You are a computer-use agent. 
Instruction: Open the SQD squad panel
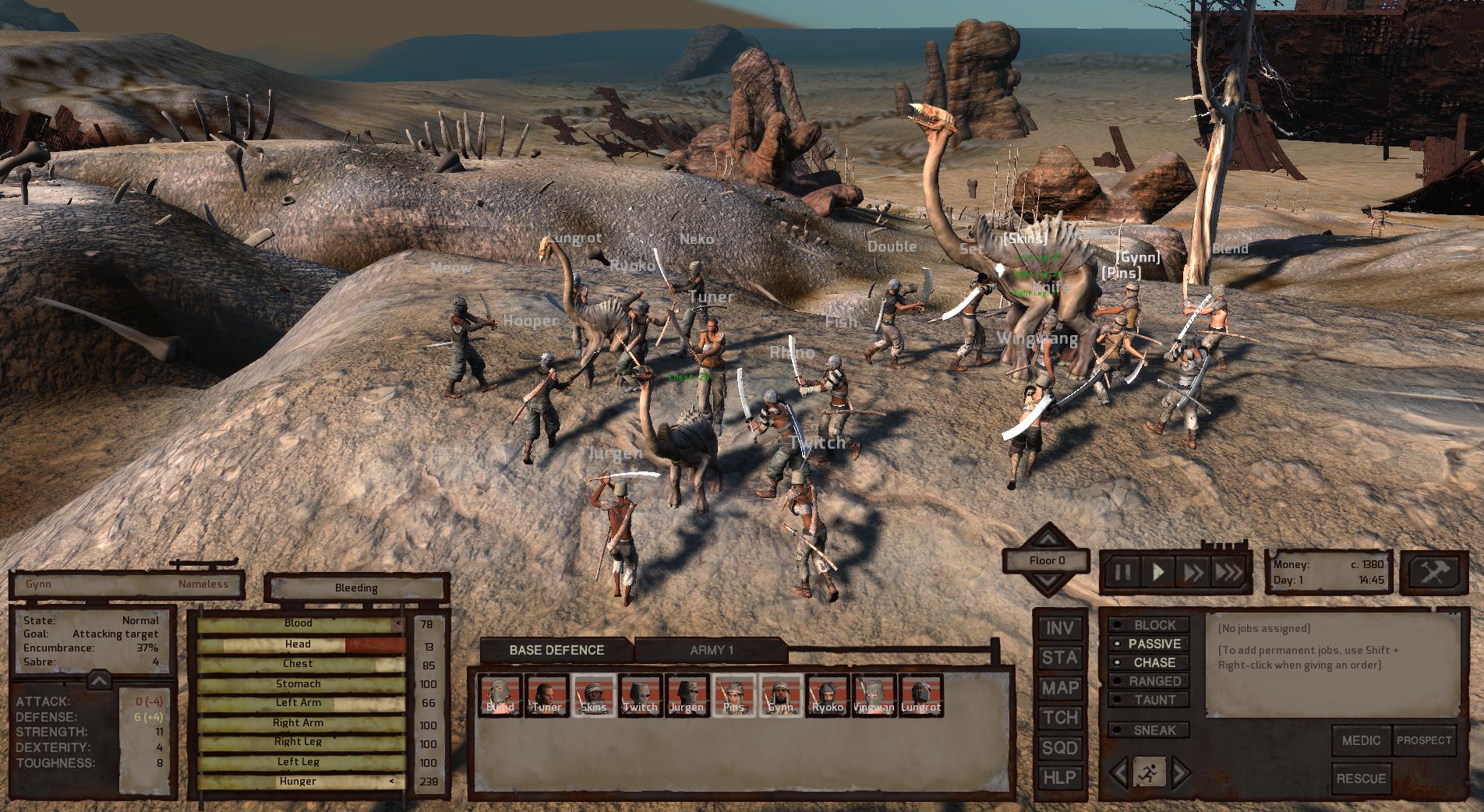click(1059, 749)
